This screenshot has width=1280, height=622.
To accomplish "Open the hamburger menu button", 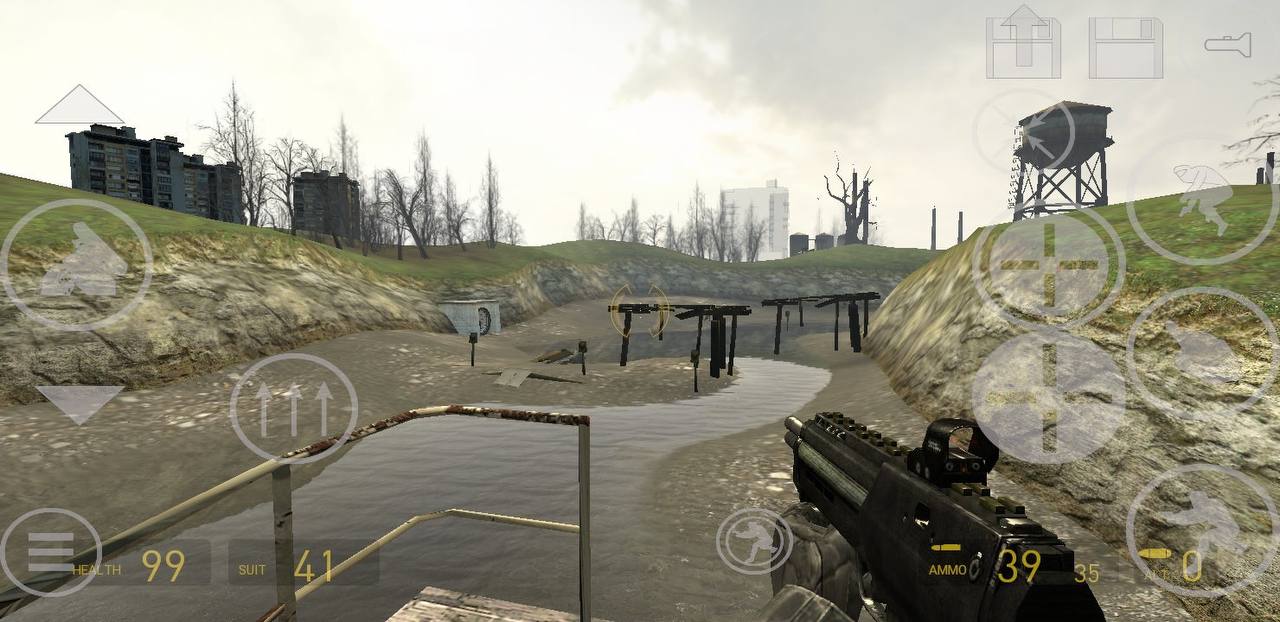I will 50,552.
